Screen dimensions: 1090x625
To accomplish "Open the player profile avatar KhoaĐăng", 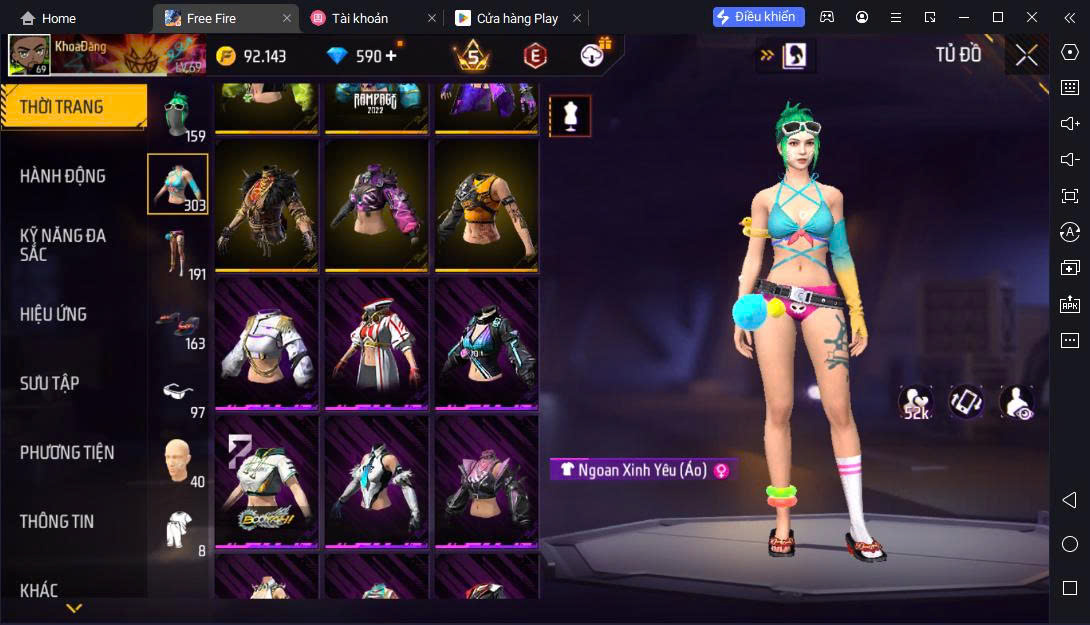I will coord(29,55).
